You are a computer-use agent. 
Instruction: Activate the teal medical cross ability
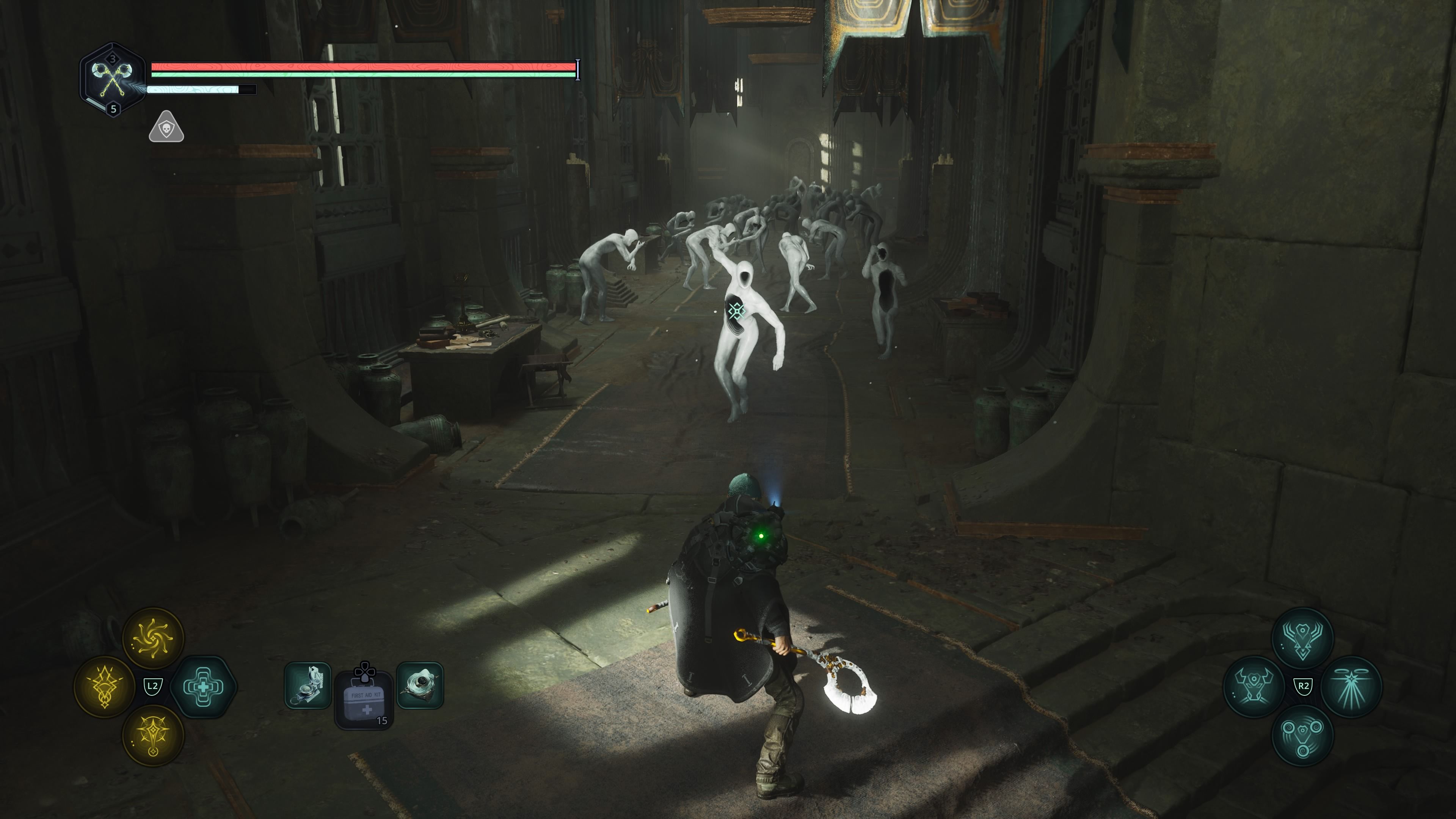(x=203, y=687)
